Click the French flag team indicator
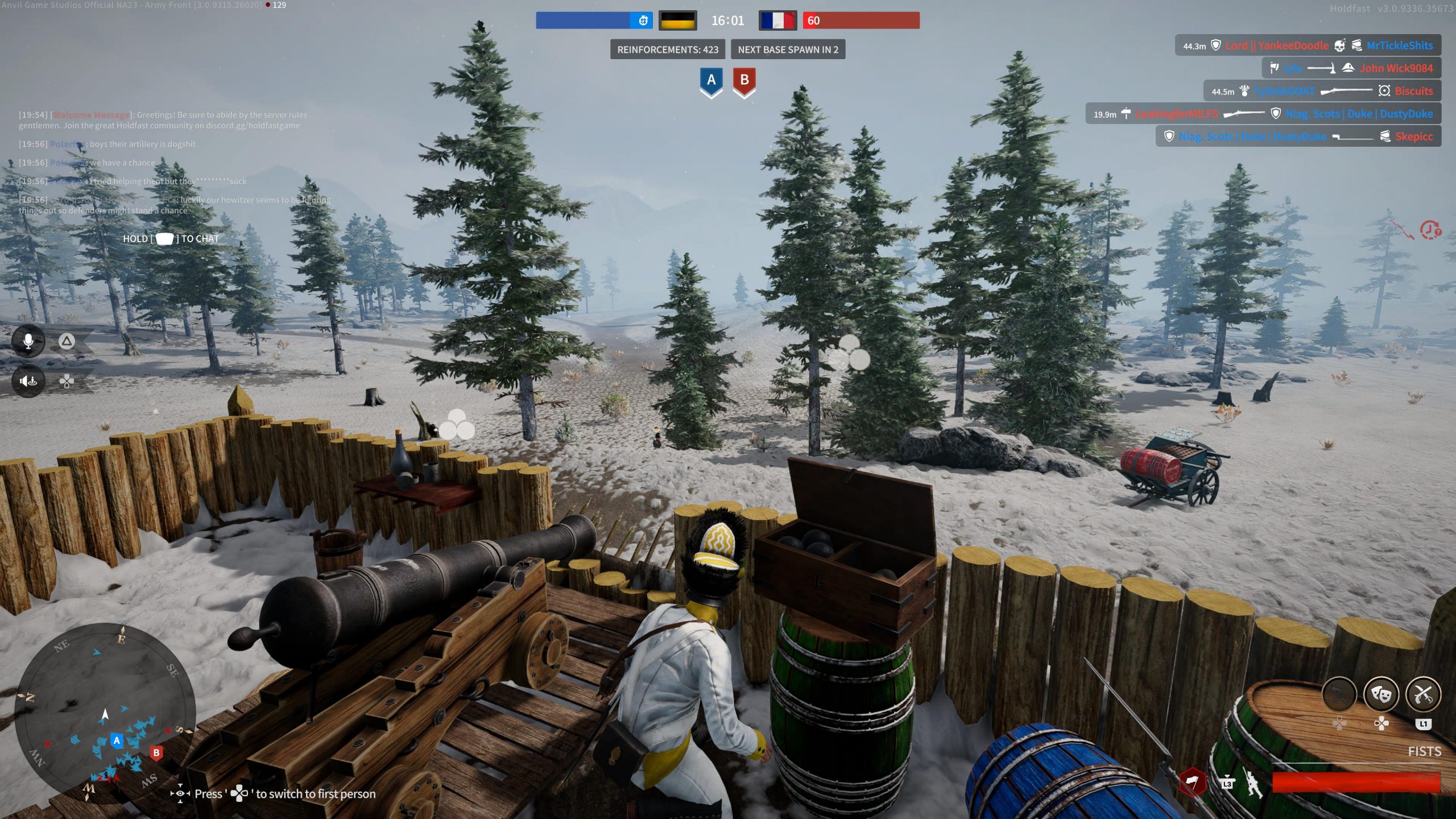The height and width of the screenshot is (819, 1456). (x=777, y=21)
